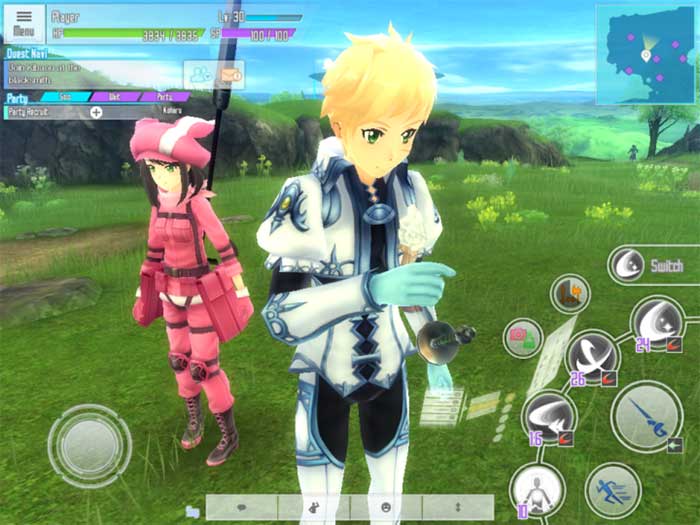The height and width of the screenshot is (525, 700).
Task: Expand the bottom bar with arrow button
Action: pos(457,507)
